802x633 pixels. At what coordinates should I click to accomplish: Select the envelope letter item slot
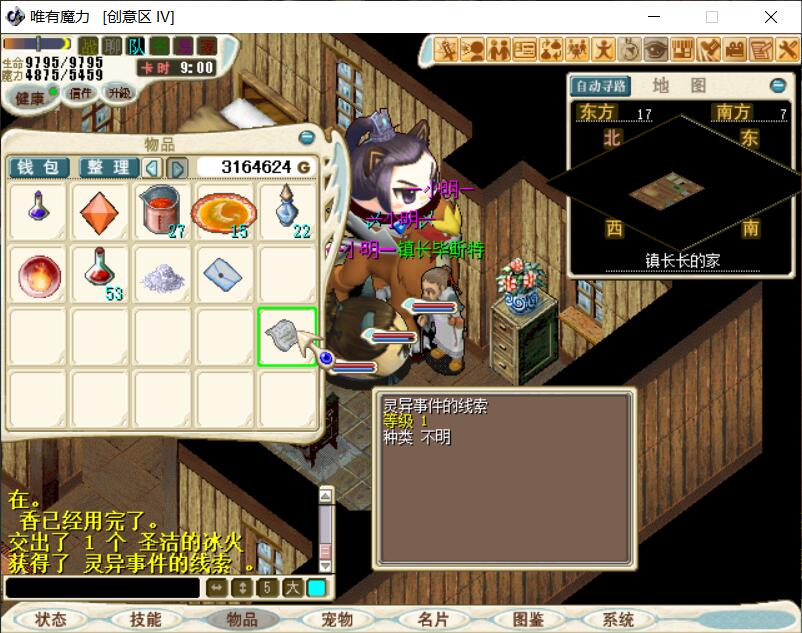[x=224, y=274]
